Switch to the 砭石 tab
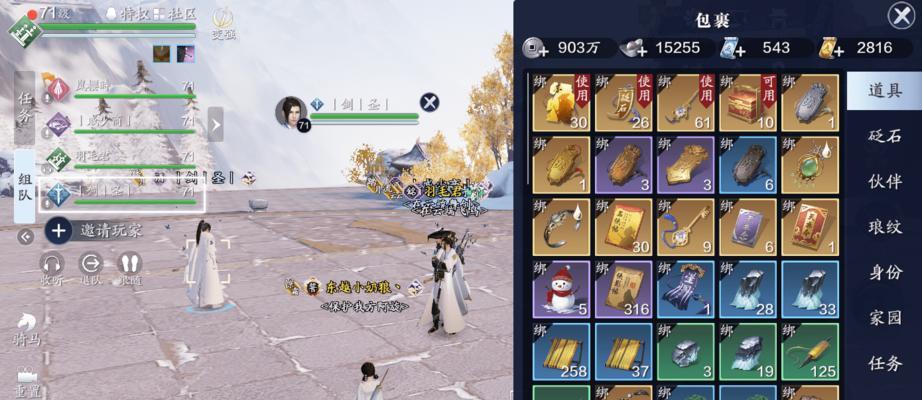922x400 pixels. [884, 136]
